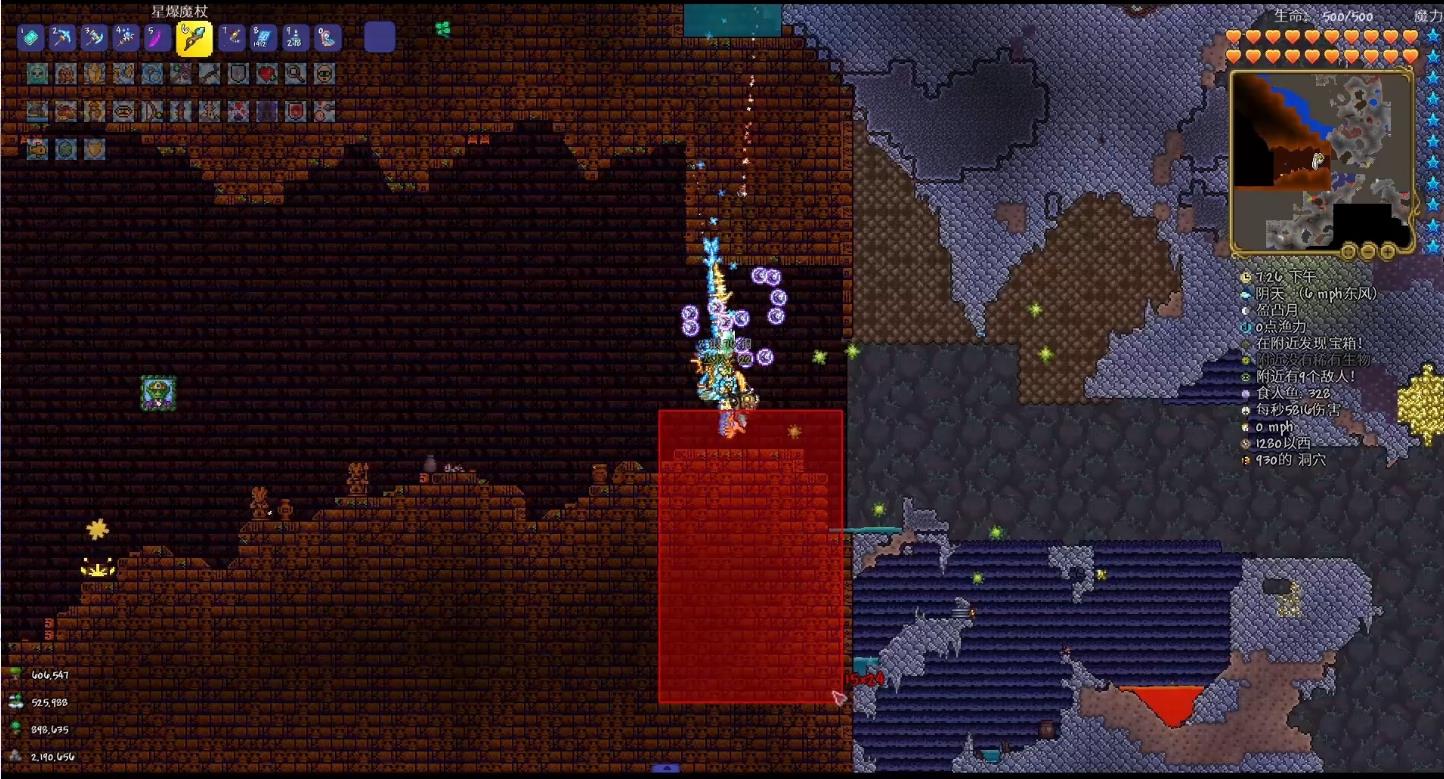The width and height of the screenshot is (1444, 779).
Task: Choose the hammer in hotbar slot 3
Action: (x=94, y=38)
